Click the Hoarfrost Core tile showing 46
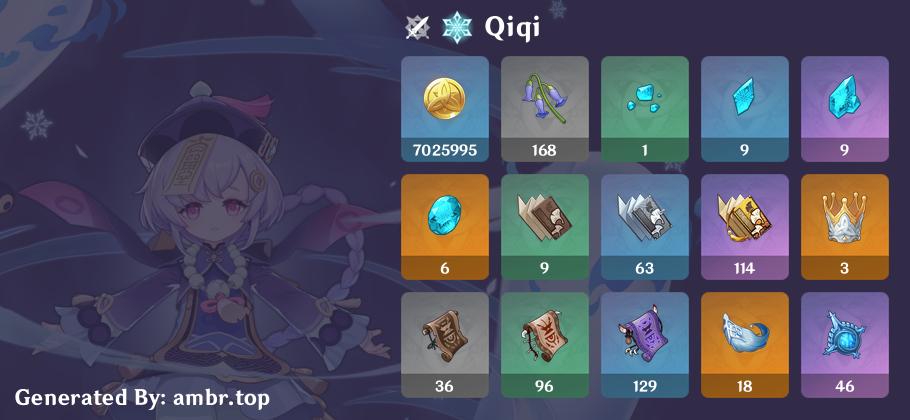The width and height of the screenshot is (910, 420). tap(845, 344)
